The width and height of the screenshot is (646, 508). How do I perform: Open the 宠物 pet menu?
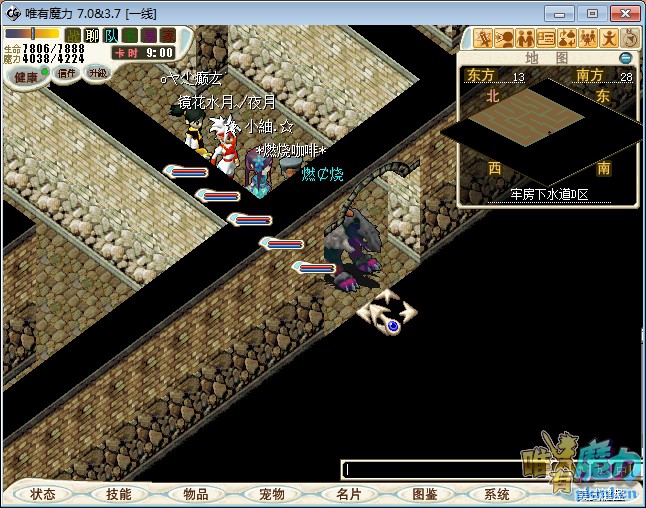tap(272, 494)
